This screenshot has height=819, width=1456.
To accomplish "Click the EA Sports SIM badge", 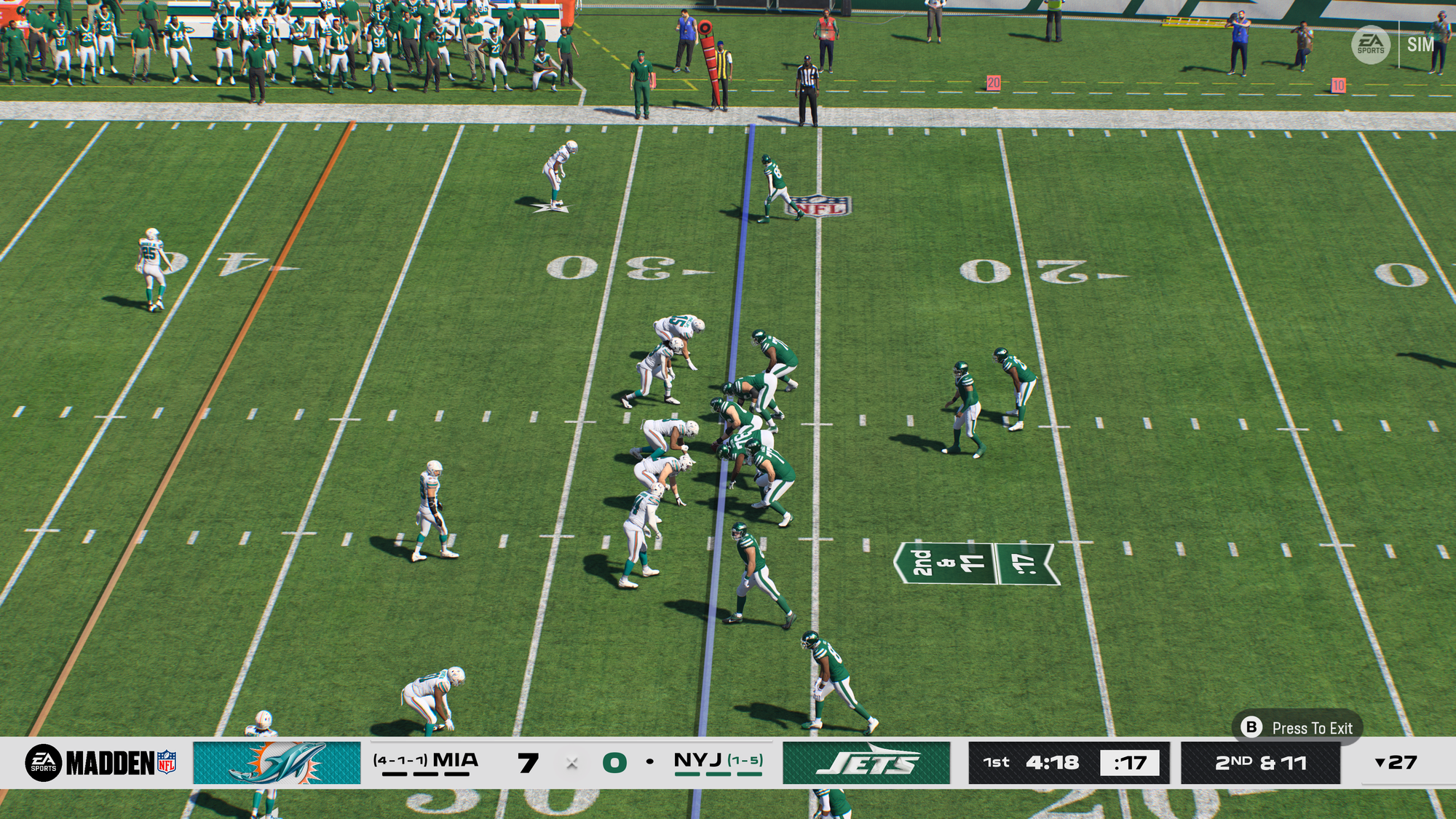I will point(1393,44).
